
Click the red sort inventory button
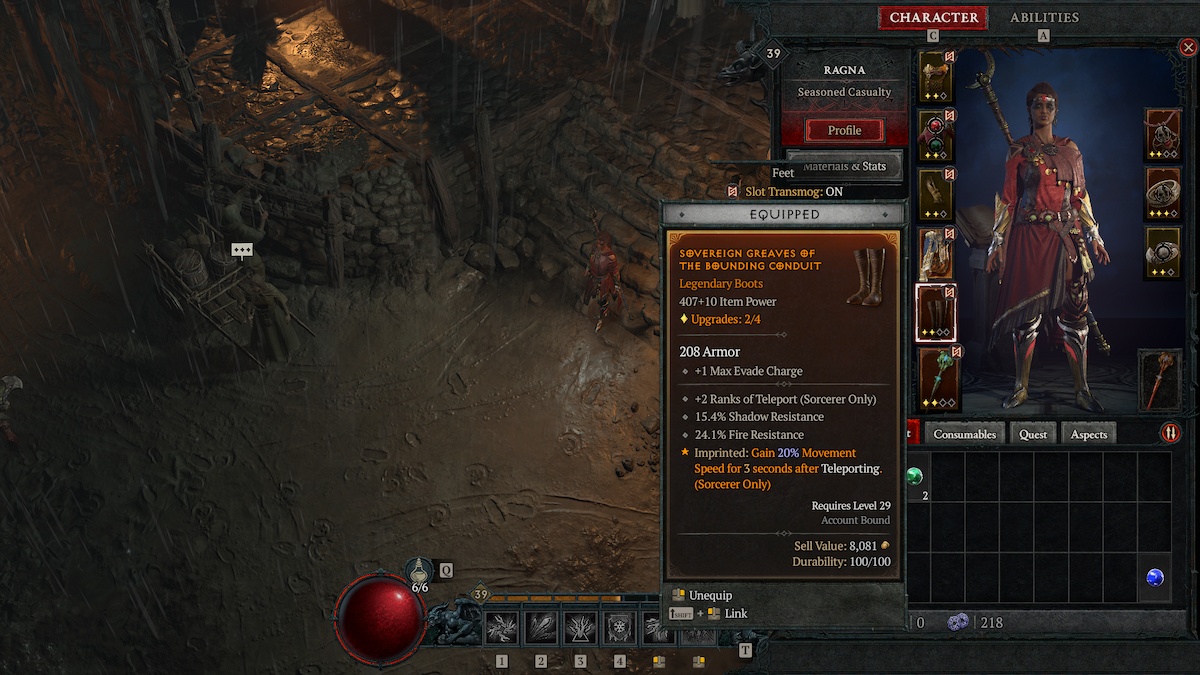(x=1170, y=433)
